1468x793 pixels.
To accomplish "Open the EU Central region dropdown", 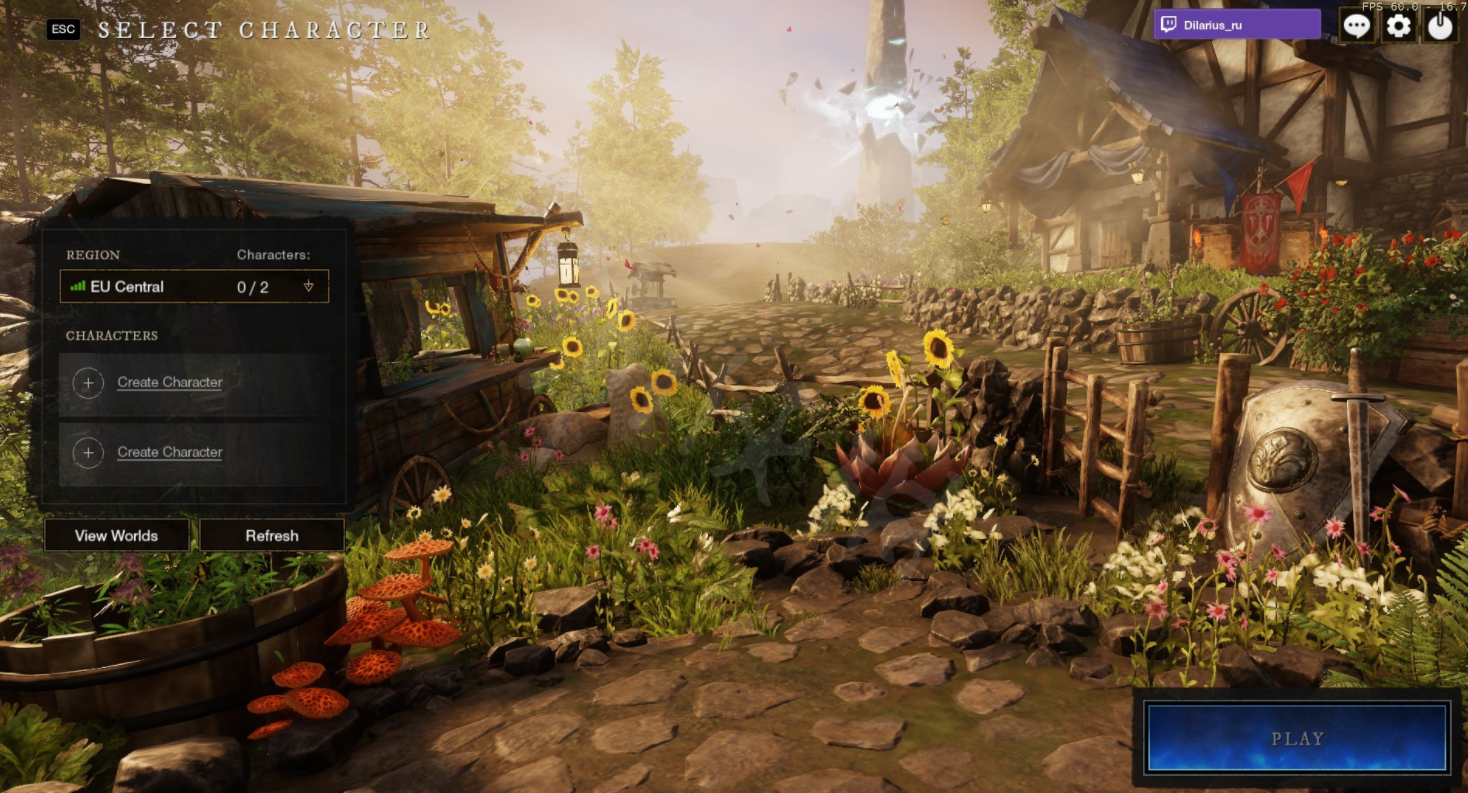I will coord(194,287).
